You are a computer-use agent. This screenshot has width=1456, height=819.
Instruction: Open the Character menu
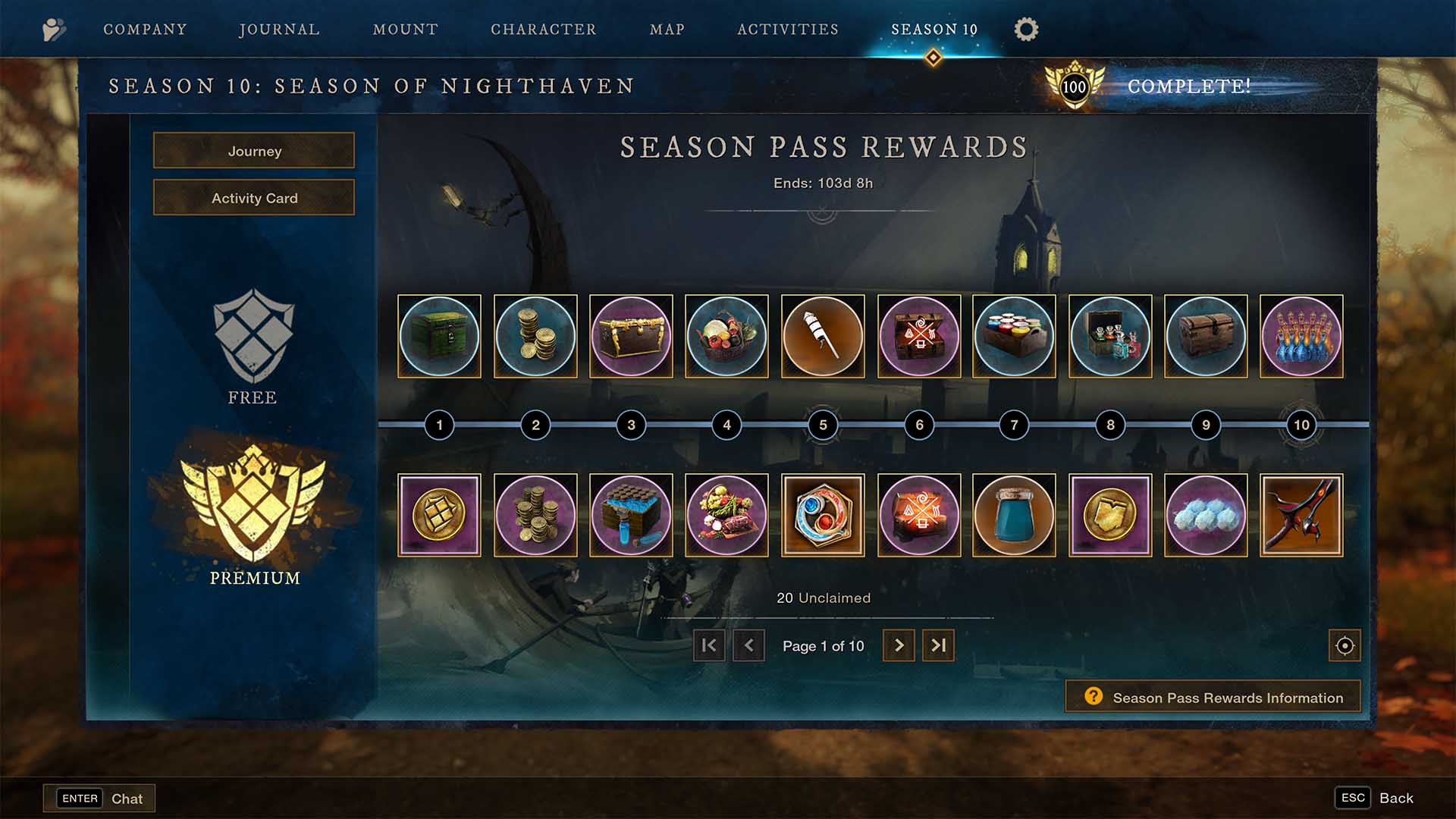tap(543, 29)
